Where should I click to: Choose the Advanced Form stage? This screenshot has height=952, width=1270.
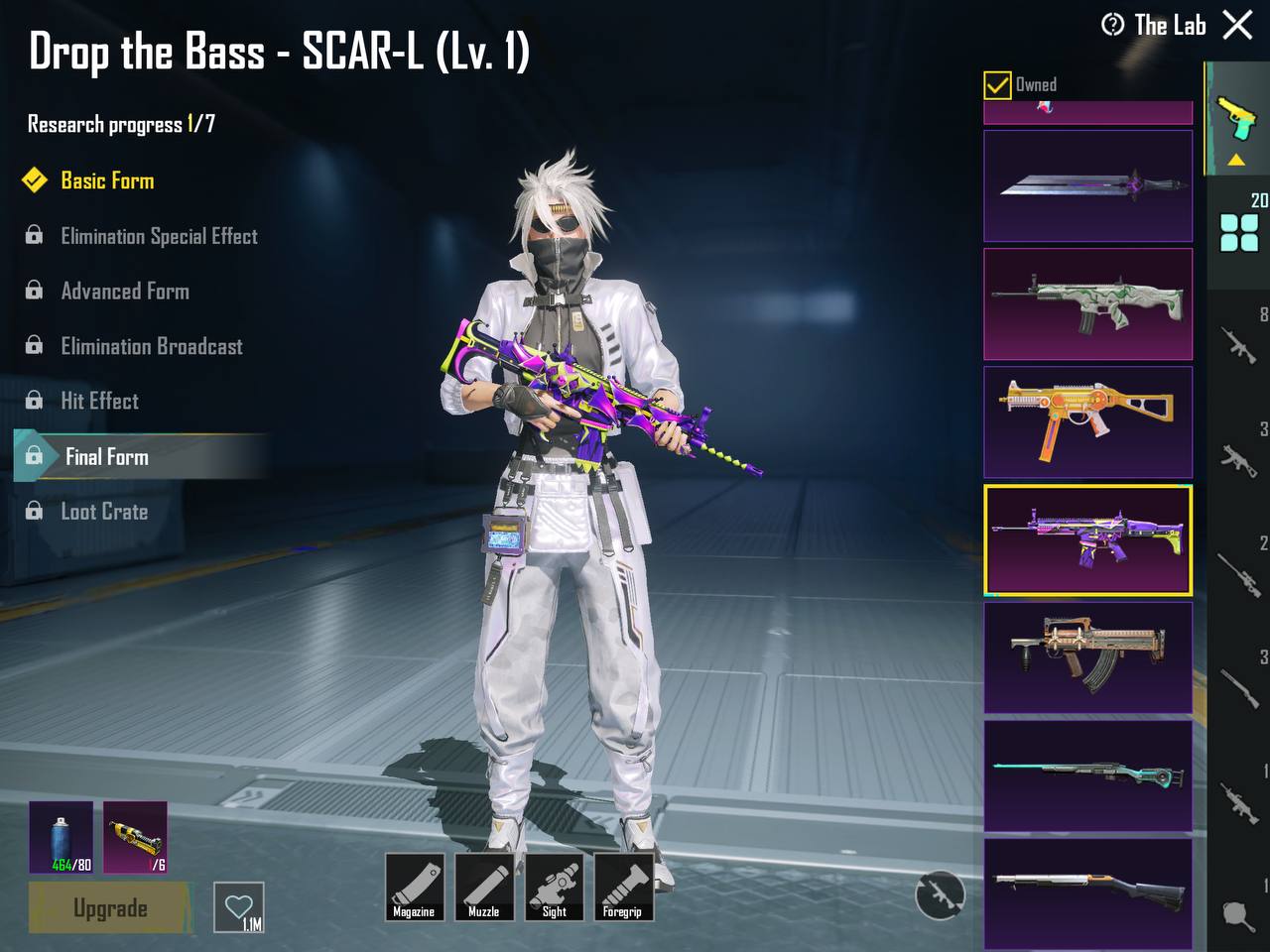125,292
